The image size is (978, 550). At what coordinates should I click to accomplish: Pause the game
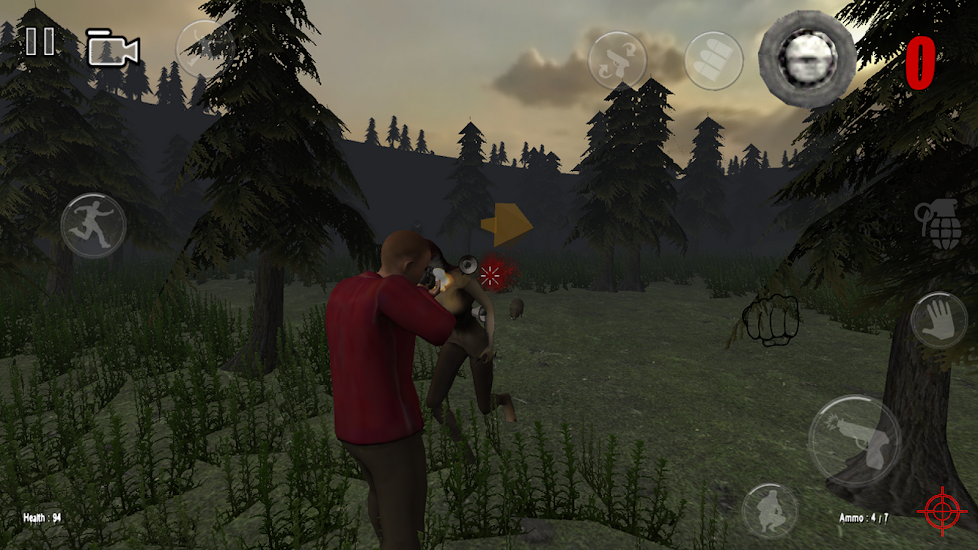40,42
